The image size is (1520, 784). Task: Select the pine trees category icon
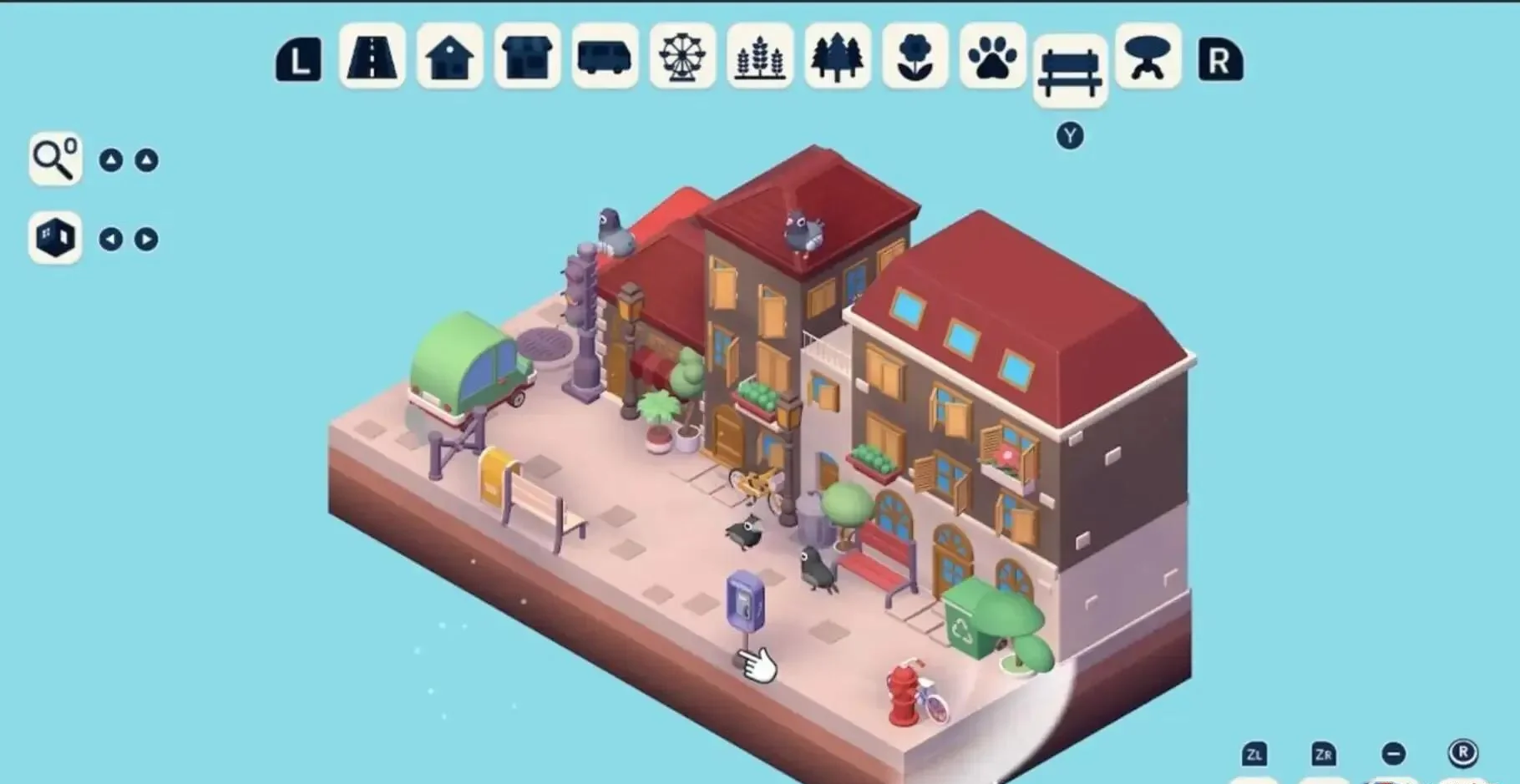[x=837, y=59]
